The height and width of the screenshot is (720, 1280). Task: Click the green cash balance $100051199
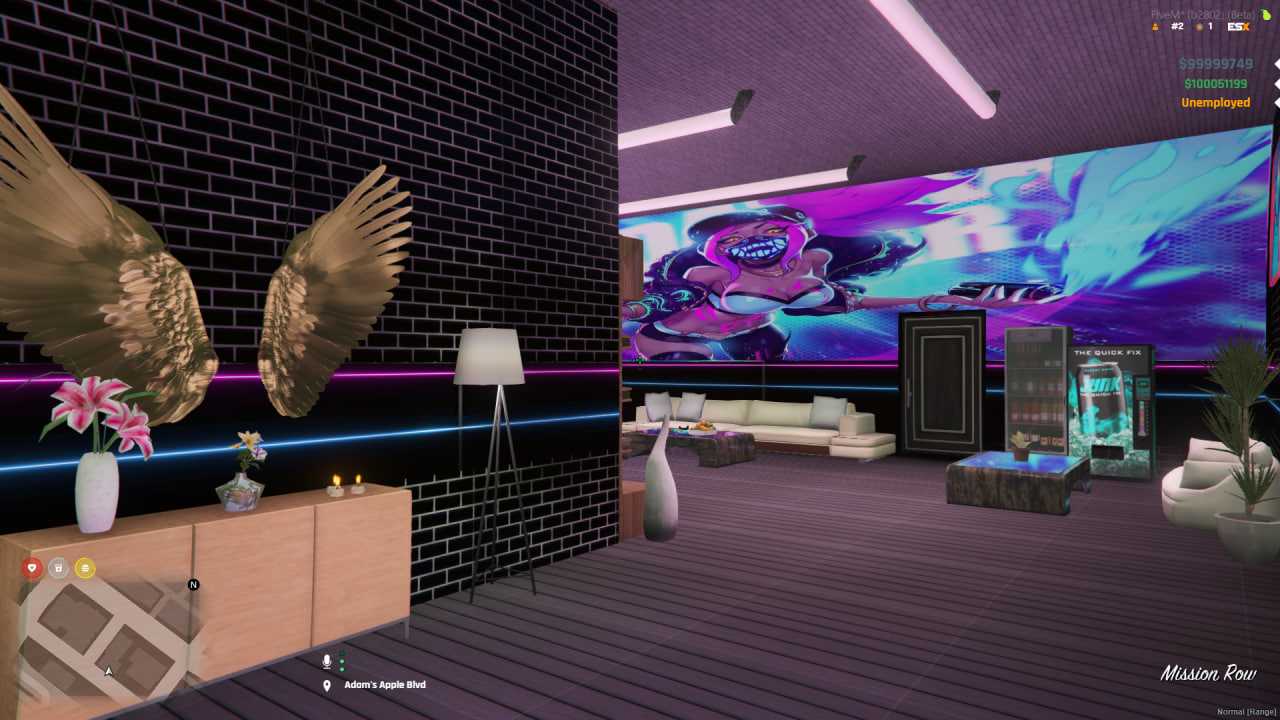pyautogui.click(x=1214, y=83)
